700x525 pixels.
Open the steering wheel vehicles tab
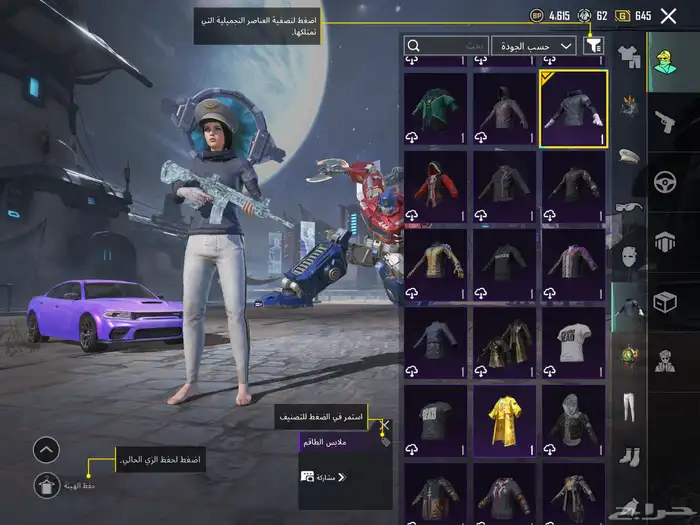[x=665, y=182]
